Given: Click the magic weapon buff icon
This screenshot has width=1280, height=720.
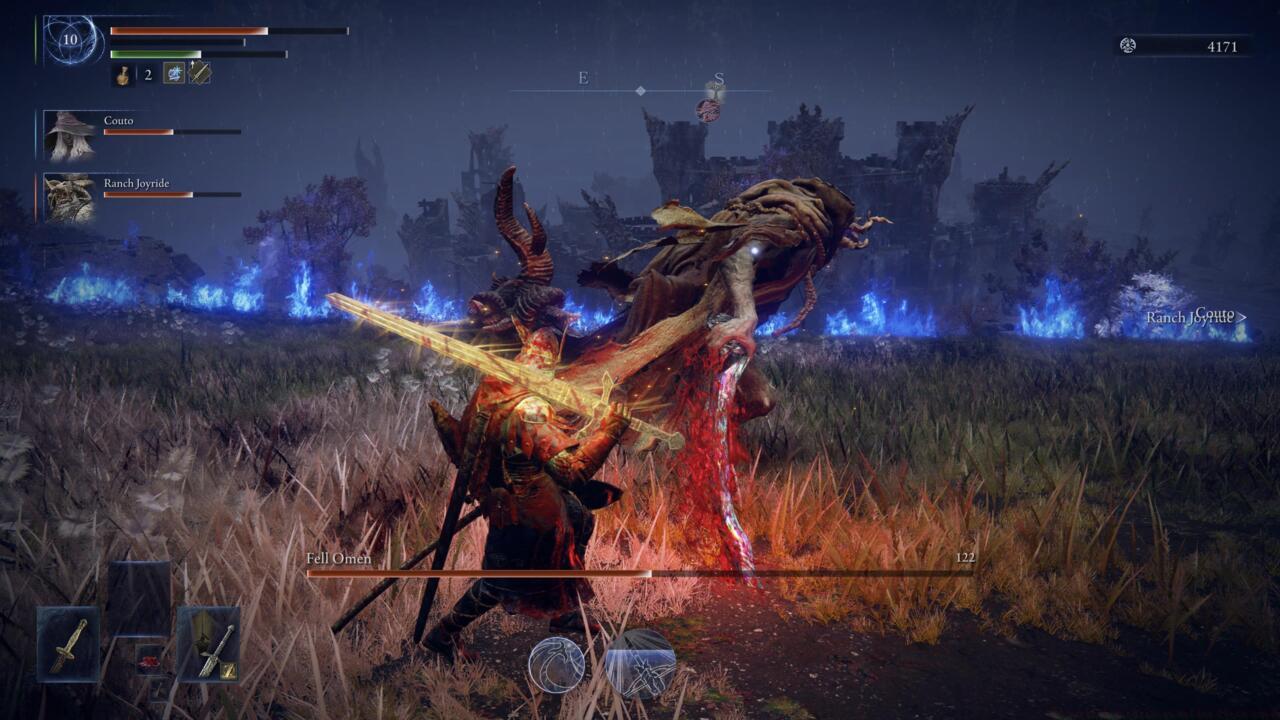Looking at the screenshot, I should tap(199, 73).
